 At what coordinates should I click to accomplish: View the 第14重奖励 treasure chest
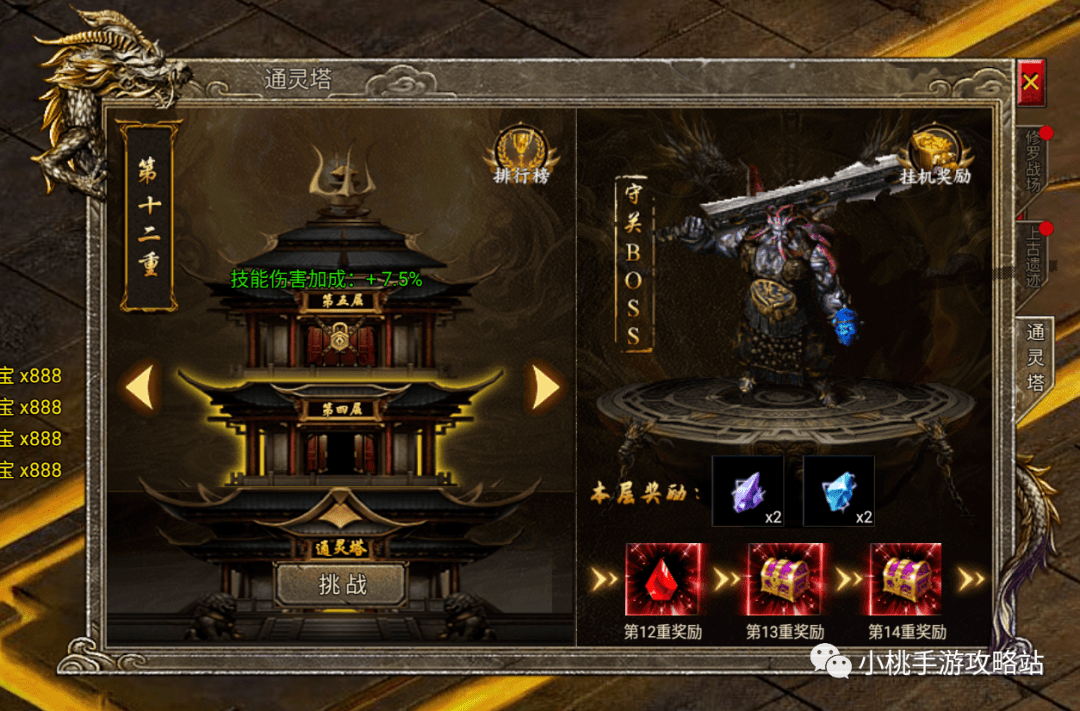905,579
